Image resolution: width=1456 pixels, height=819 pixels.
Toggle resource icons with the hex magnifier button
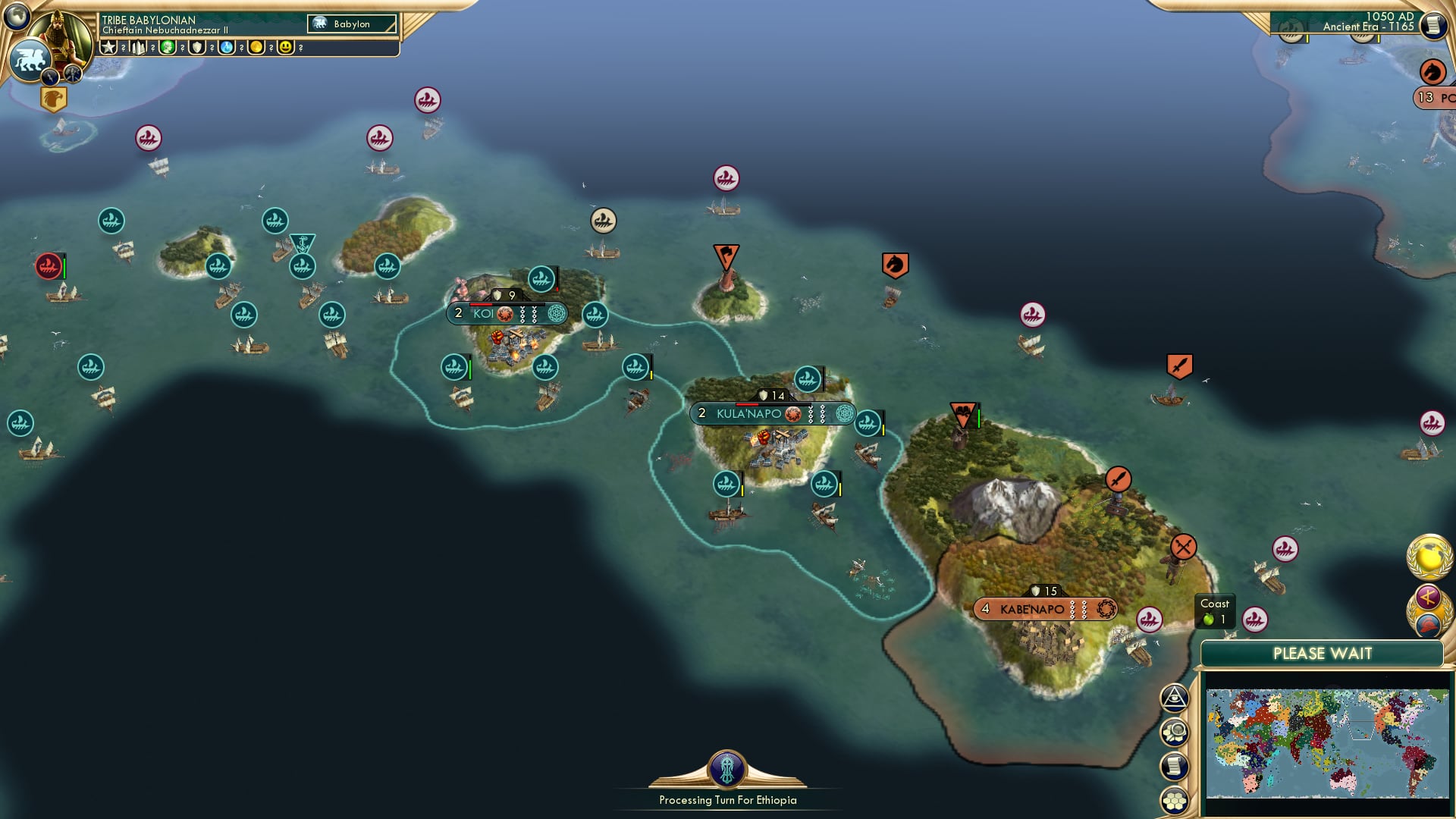click(x=1175, y=733)
